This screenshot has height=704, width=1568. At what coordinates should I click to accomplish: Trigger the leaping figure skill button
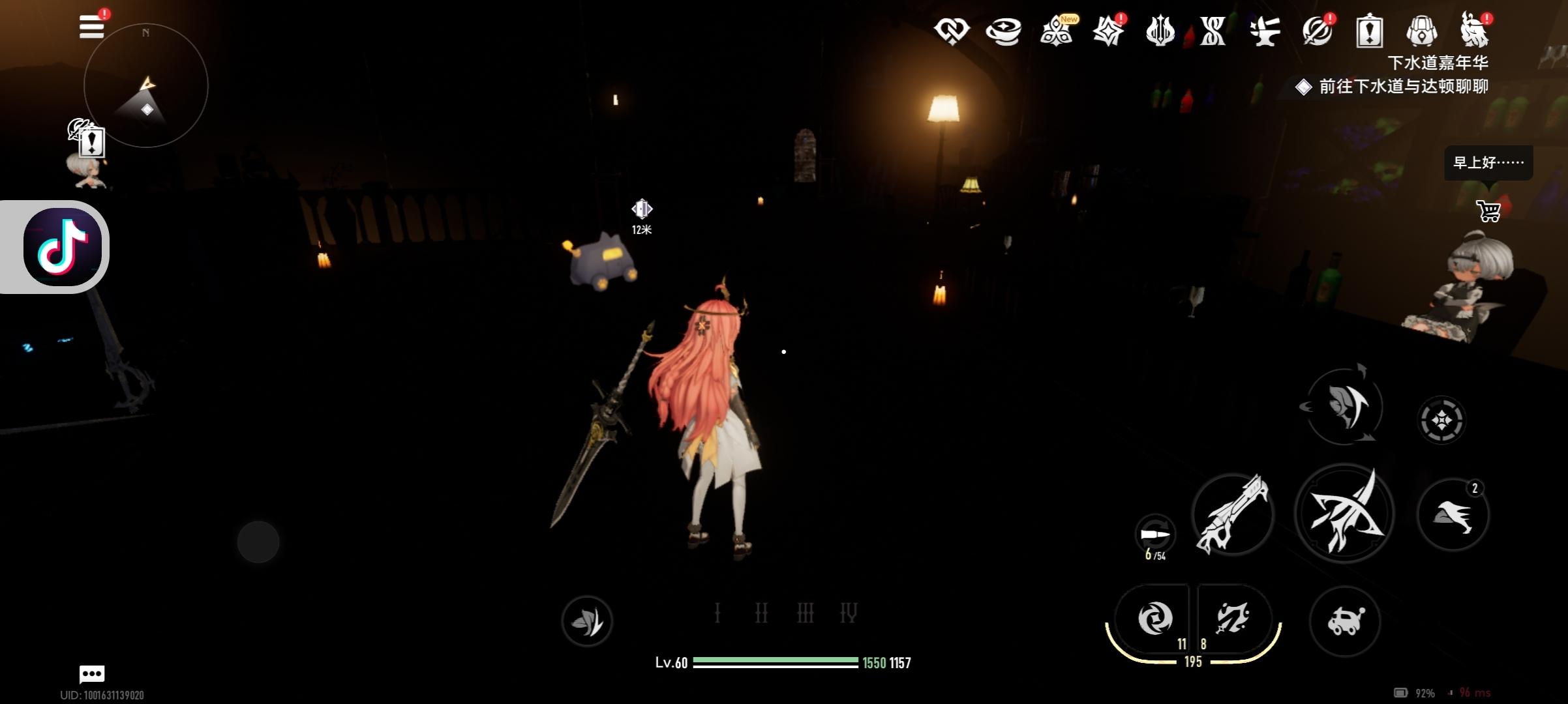1344,406
